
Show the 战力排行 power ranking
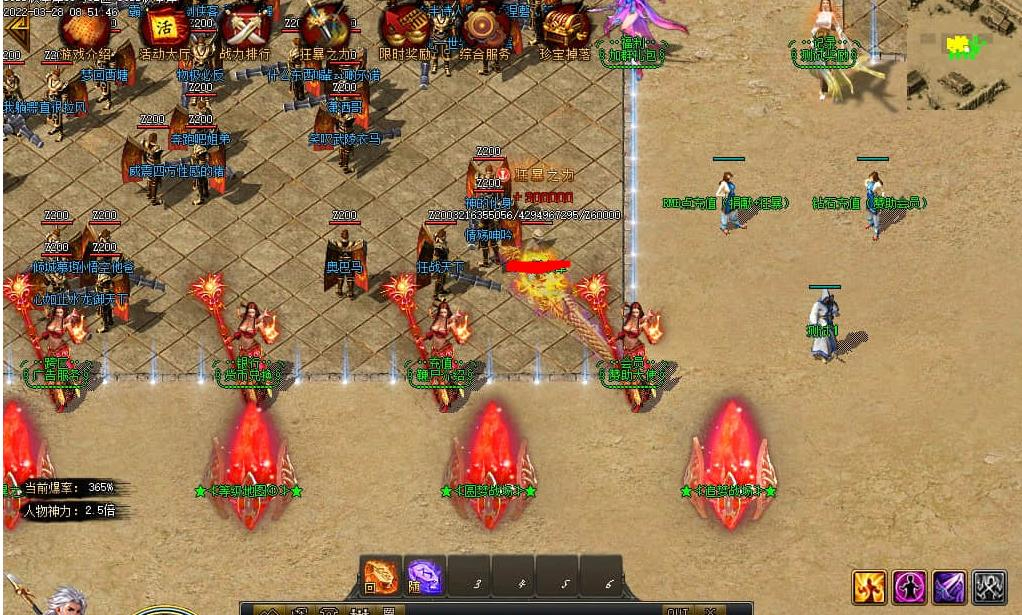coord(245,31)
